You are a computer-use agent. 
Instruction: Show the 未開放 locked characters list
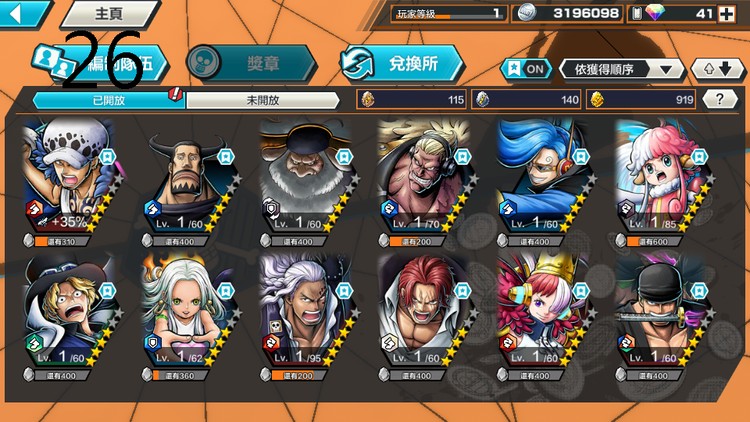click(x=263, y=100)
